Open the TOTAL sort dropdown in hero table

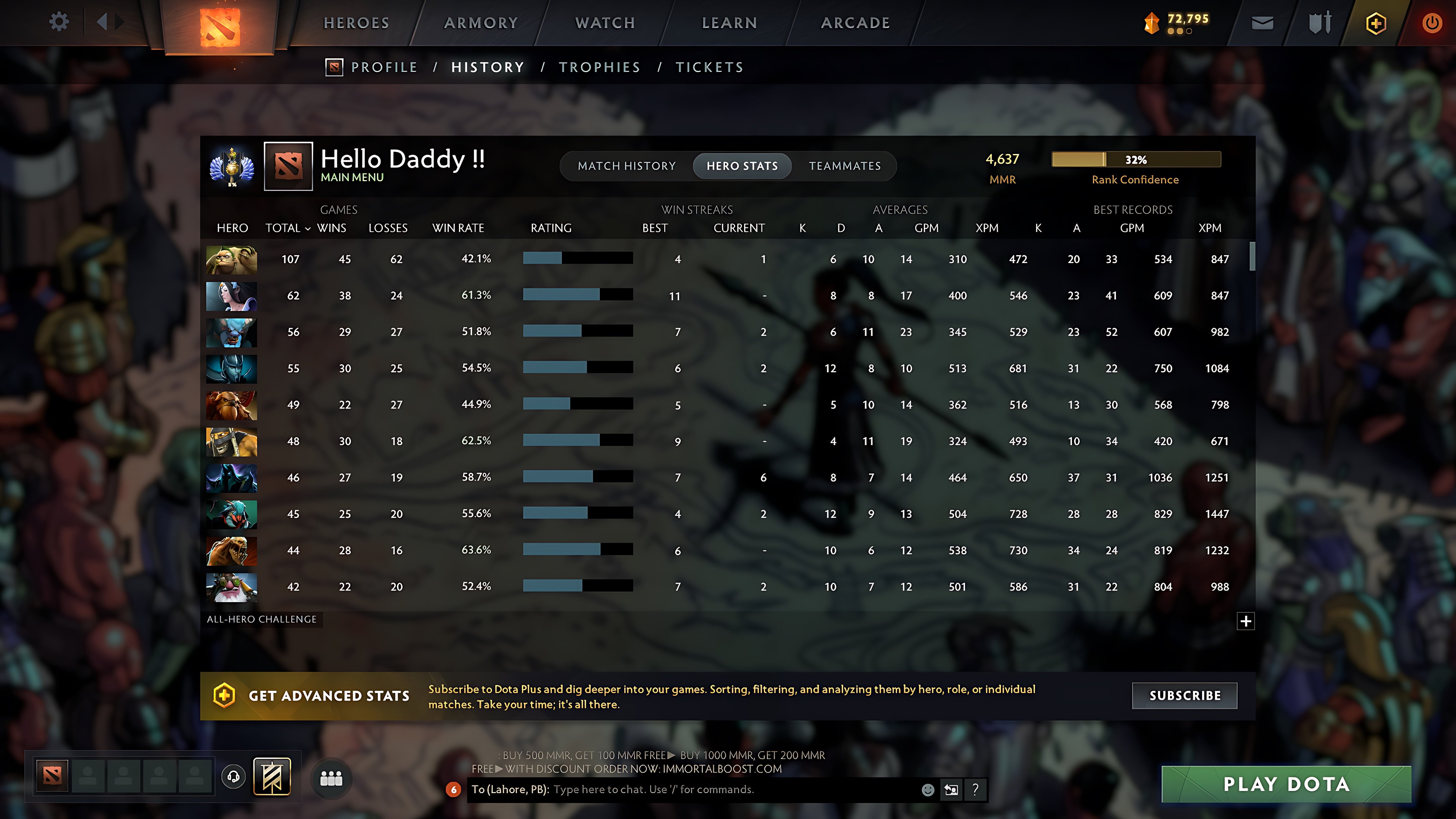pos(287,228)
